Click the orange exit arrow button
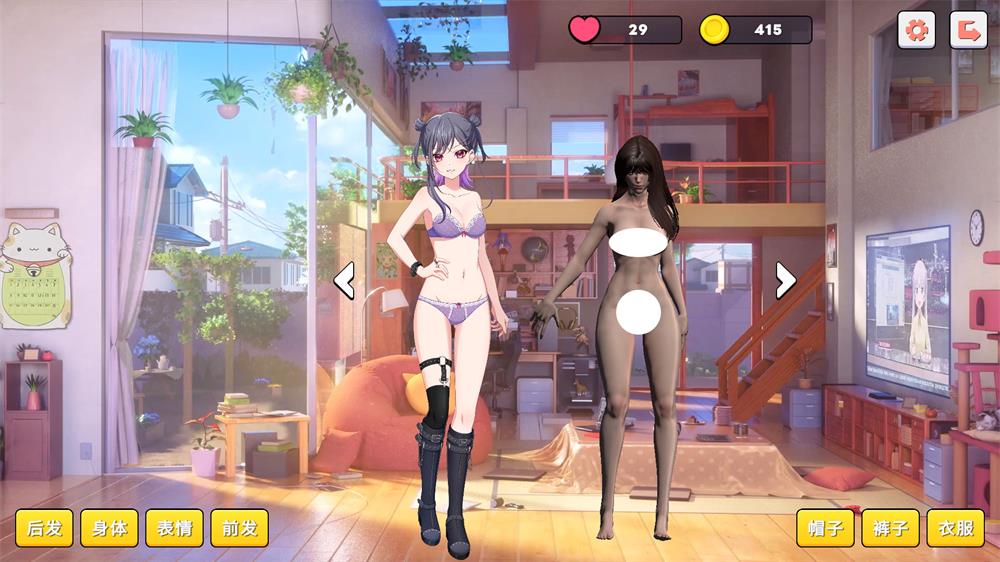 (968, 30)
